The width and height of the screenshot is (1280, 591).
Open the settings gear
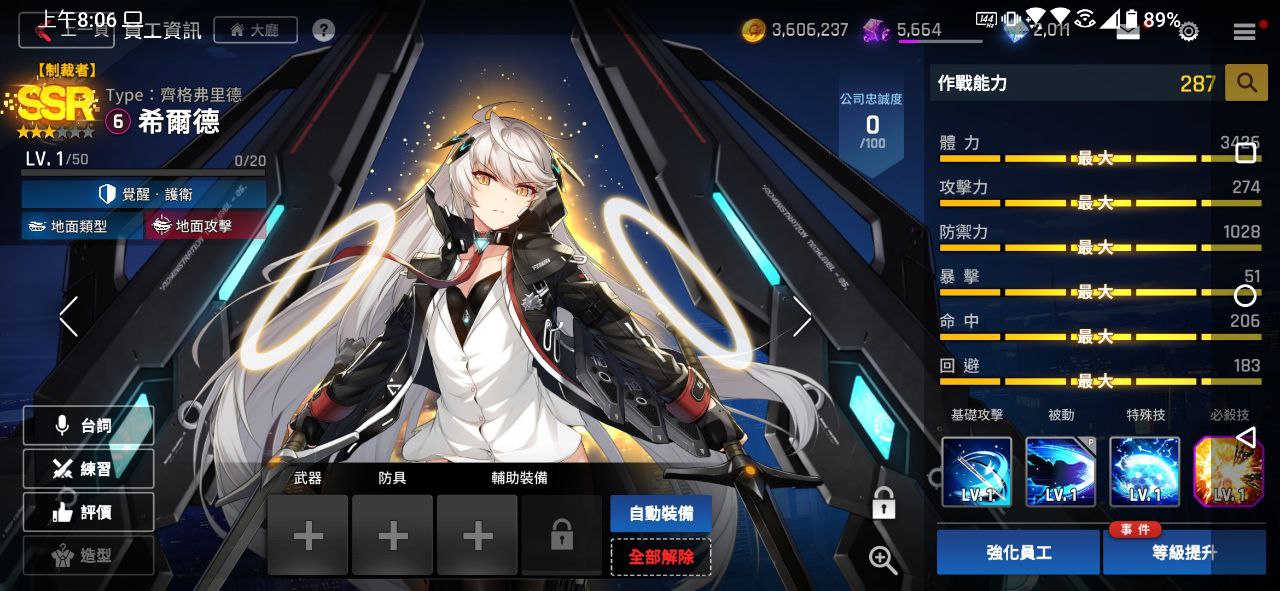click(1188, 32)
